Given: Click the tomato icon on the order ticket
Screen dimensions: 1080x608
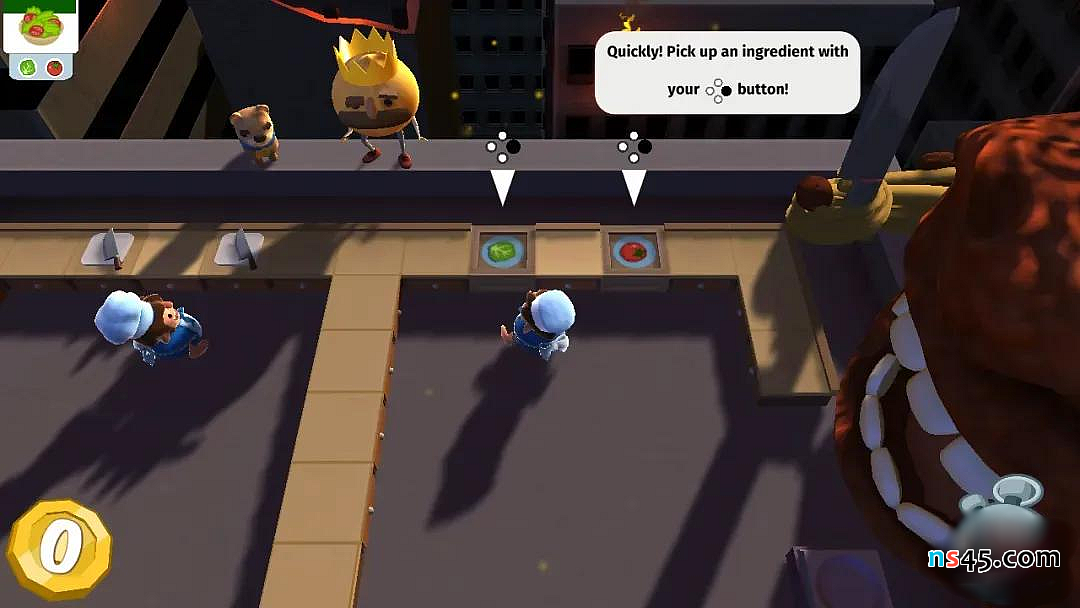Looking at the screenshot, I should [55, 68].
